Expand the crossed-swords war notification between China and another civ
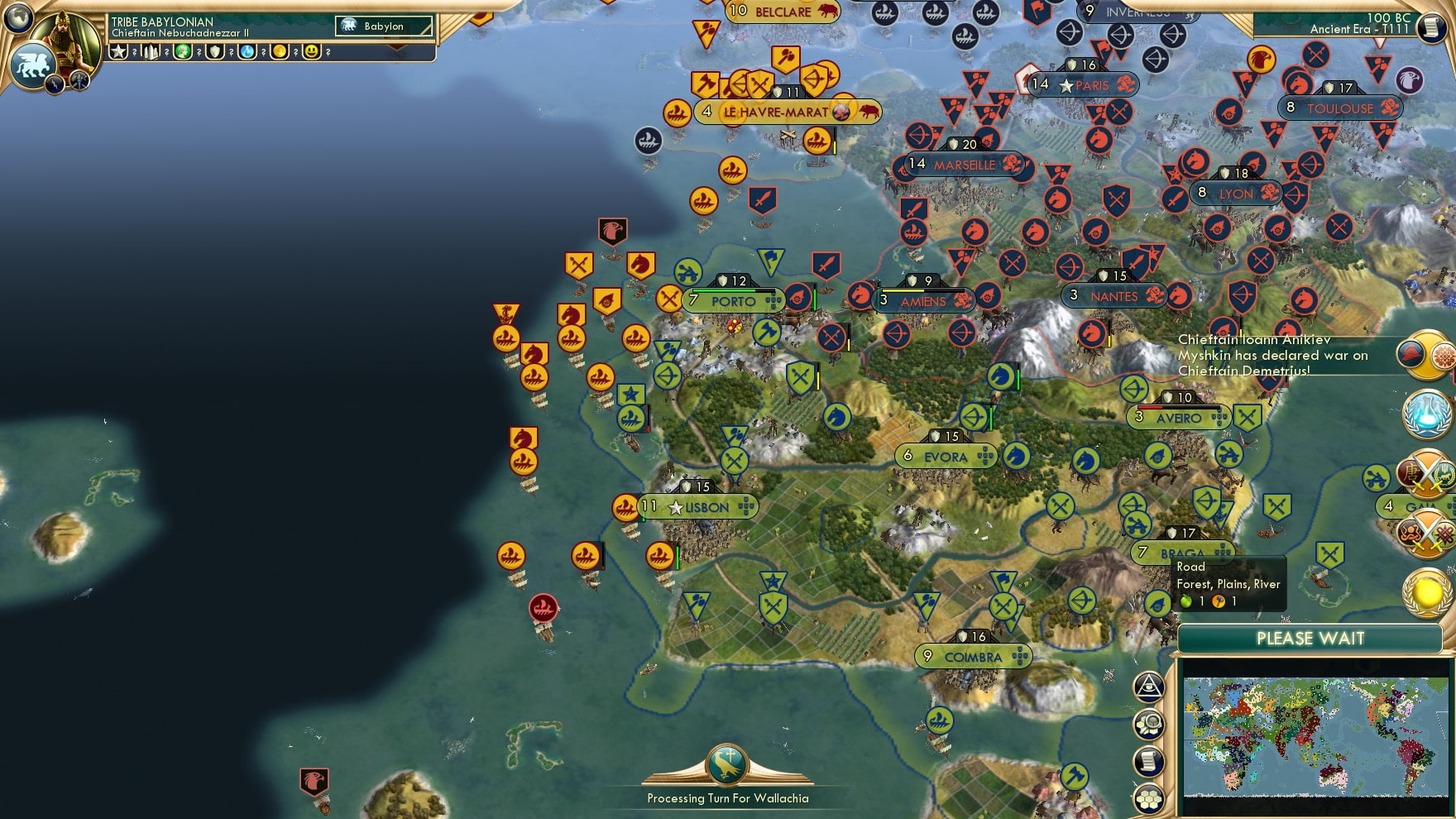 pyautogui.click(x=1425, y=477)
